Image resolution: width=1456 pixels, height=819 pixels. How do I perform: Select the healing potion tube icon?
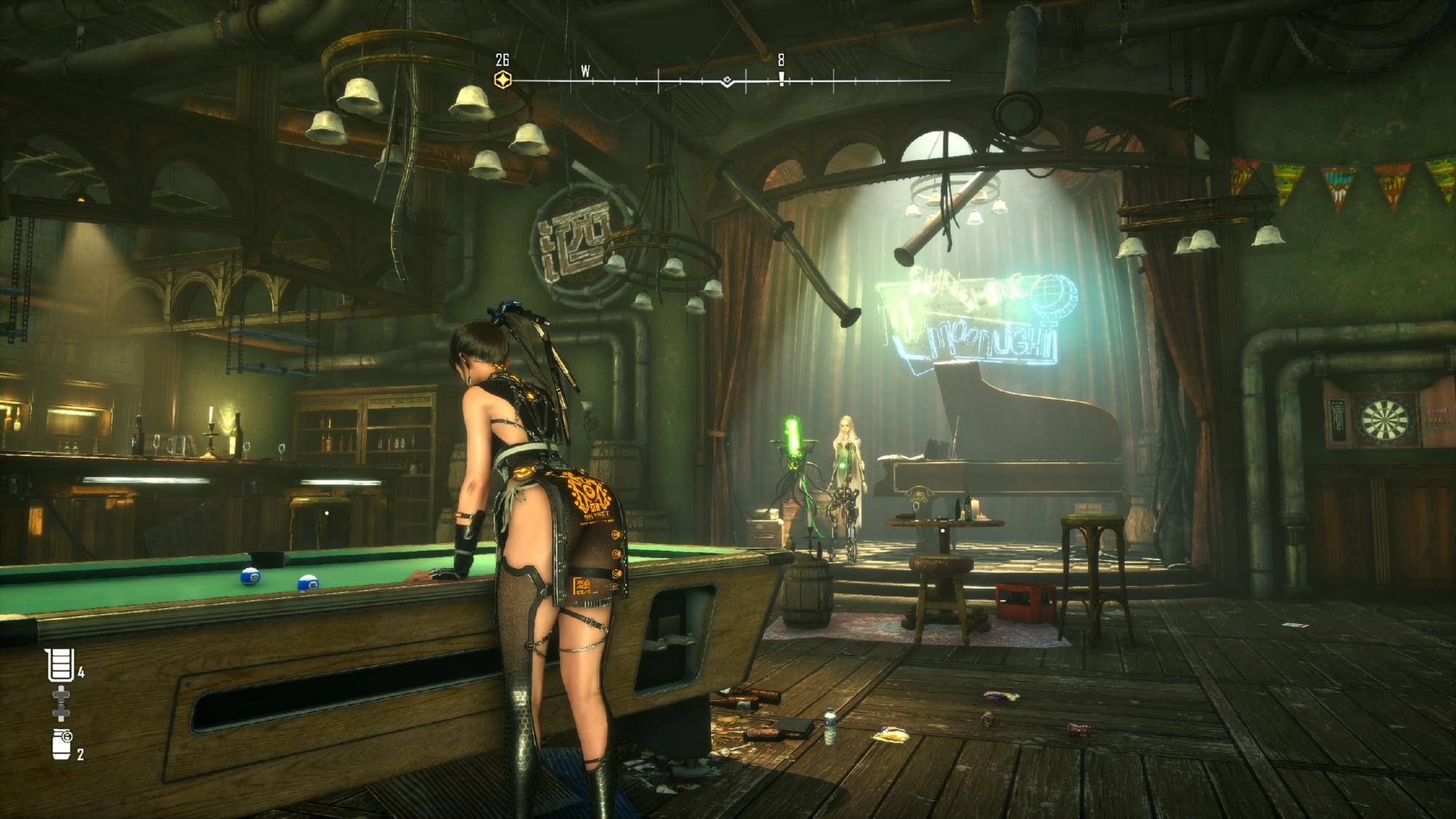(60, 665)
